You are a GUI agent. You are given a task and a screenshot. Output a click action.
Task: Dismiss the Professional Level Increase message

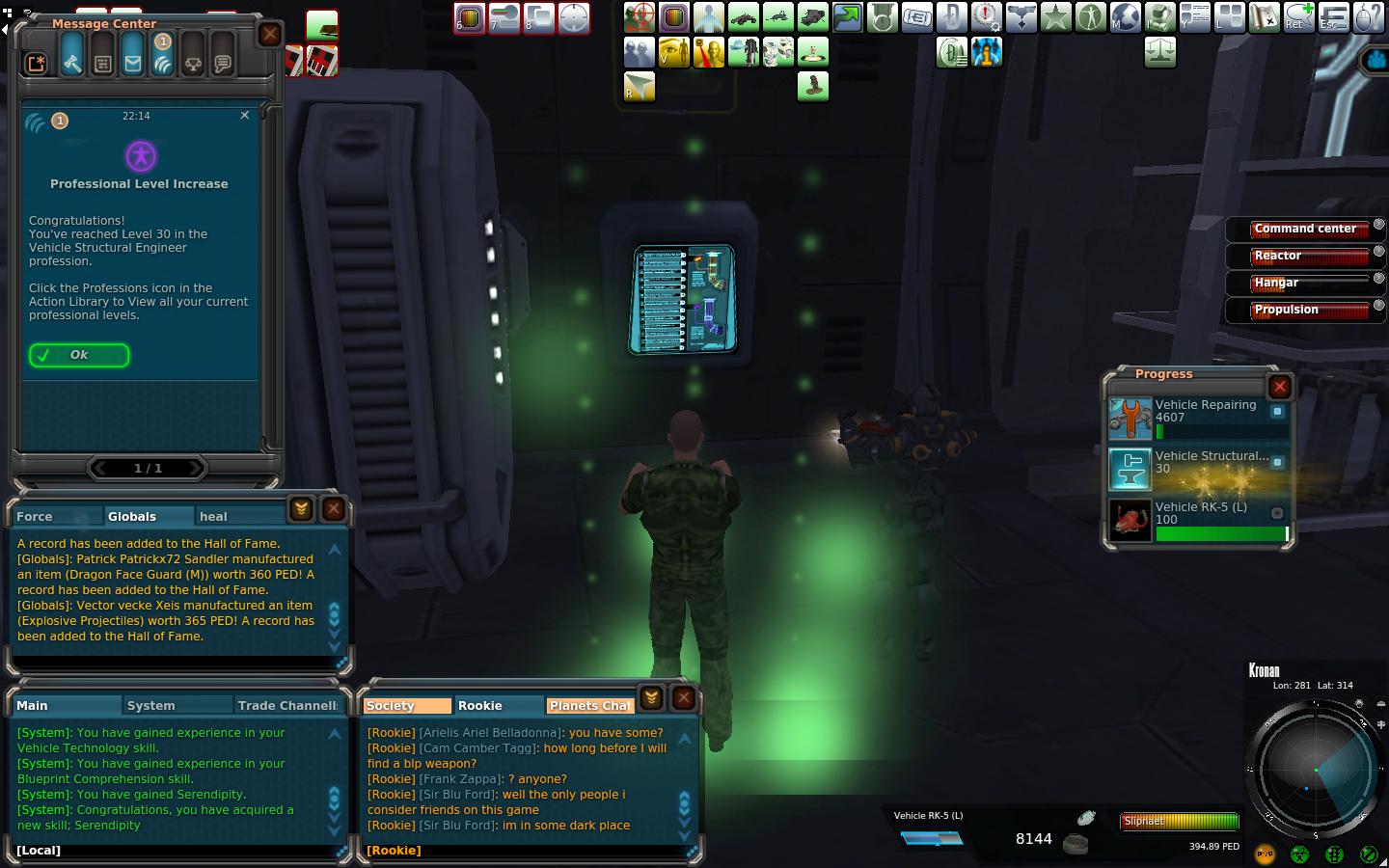pos(245,115)
